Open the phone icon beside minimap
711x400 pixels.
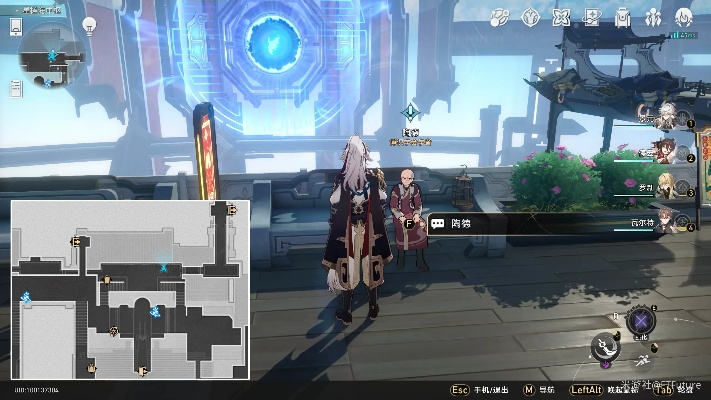15,27
